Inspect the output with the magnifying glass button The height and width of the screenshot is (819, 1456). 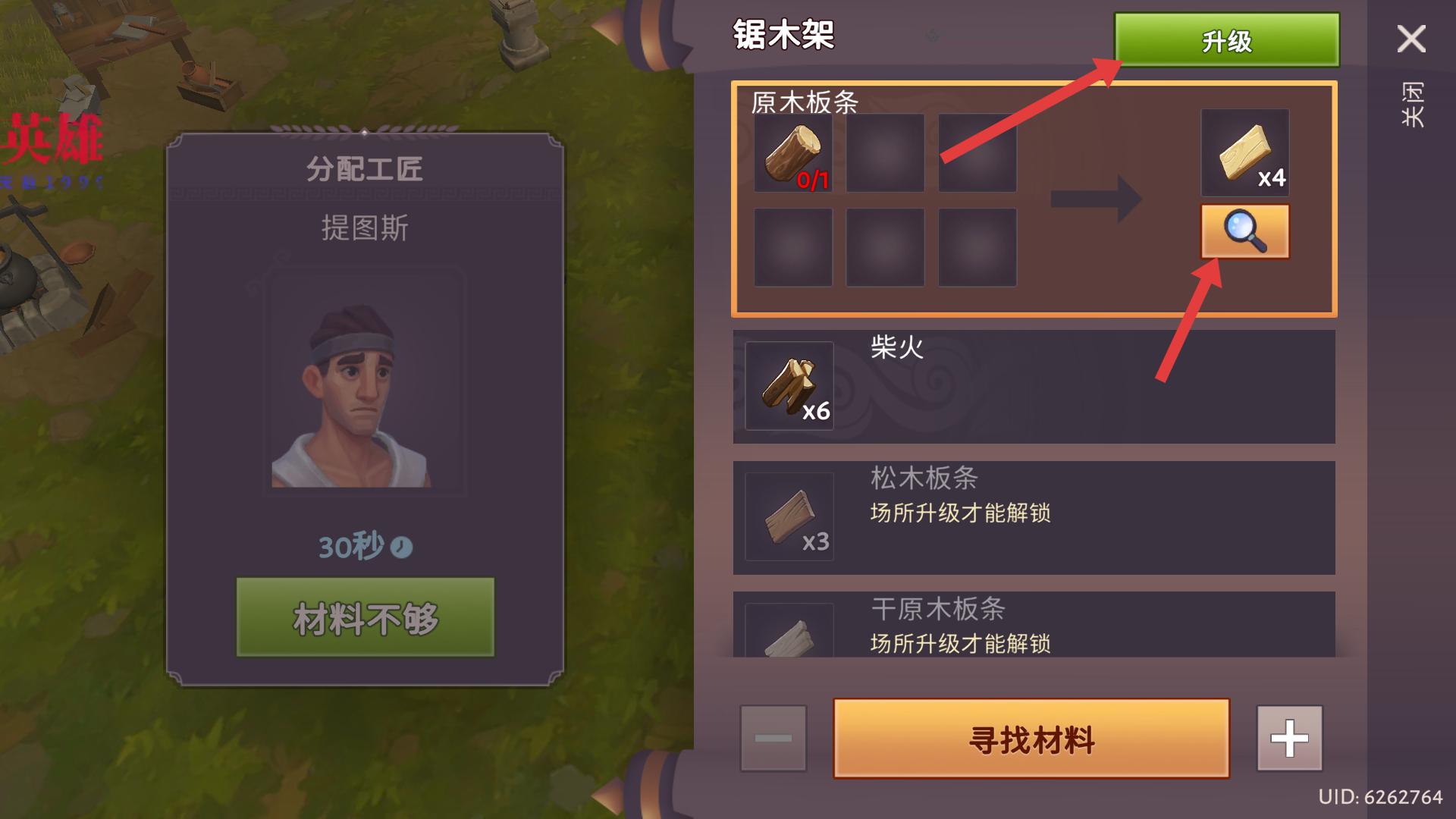(x=1244, y=231)
